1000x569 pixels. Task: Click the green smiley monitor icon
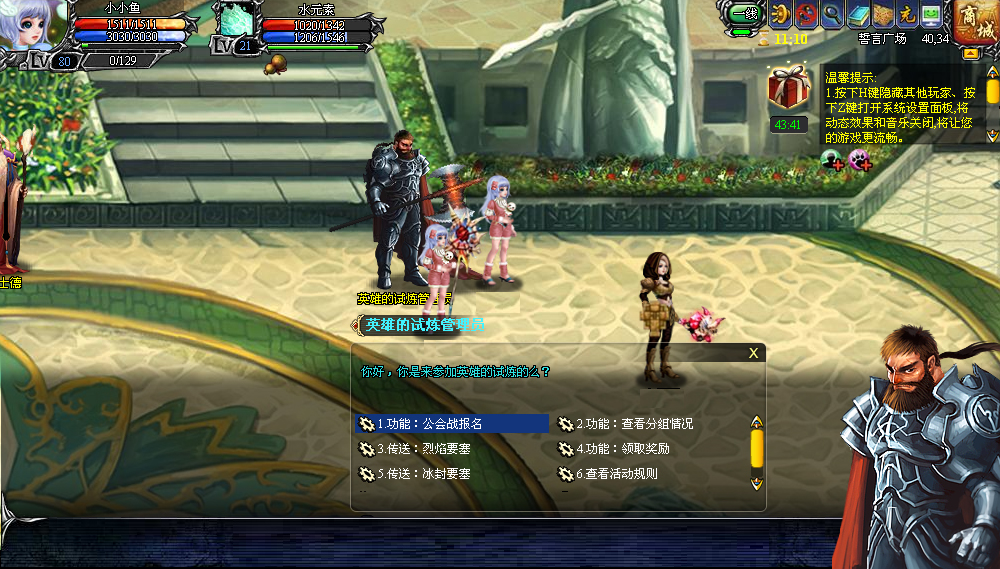coord(931,14)
